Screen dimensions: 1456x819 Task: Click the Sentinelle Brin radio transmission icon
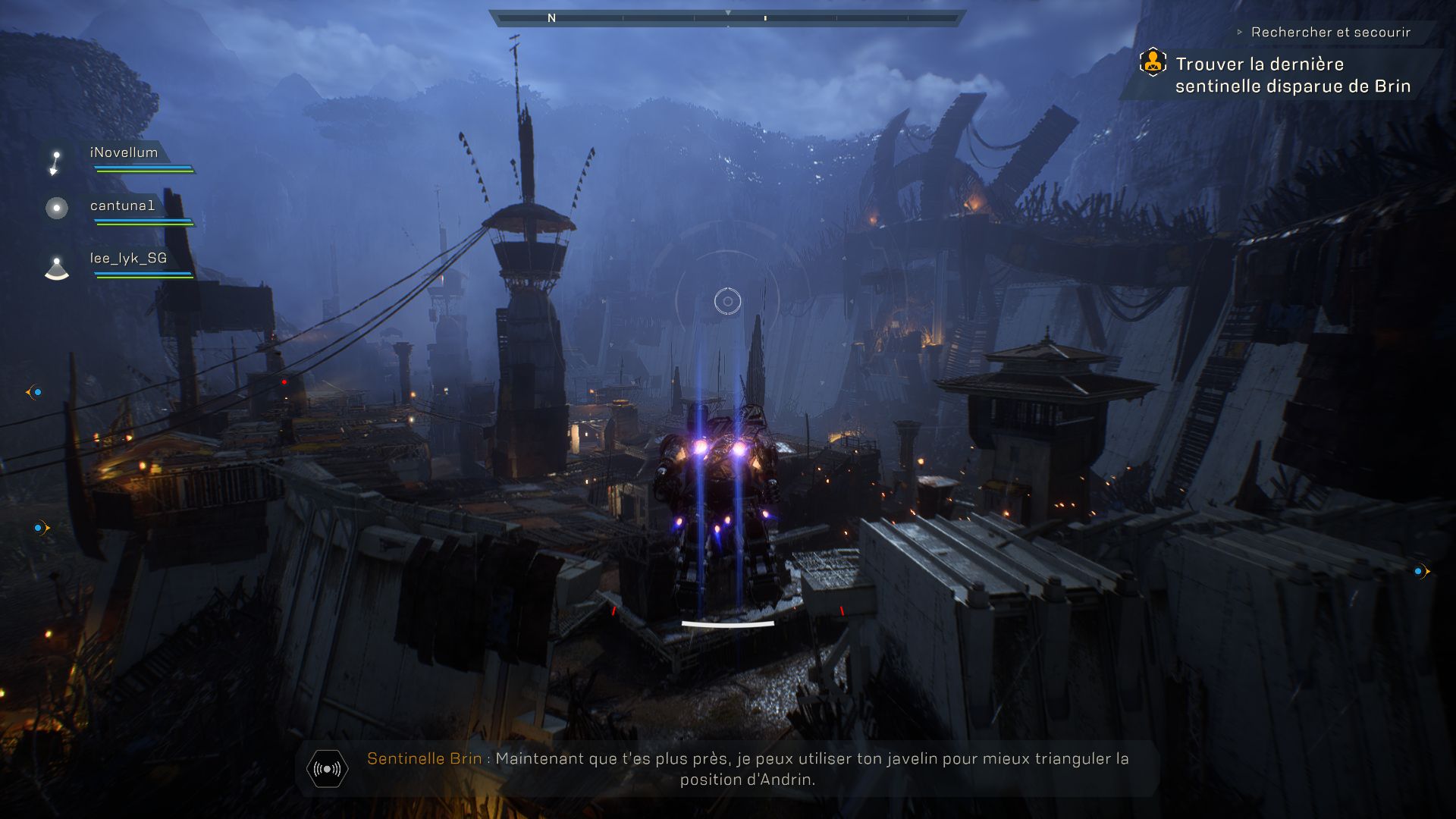327,769
